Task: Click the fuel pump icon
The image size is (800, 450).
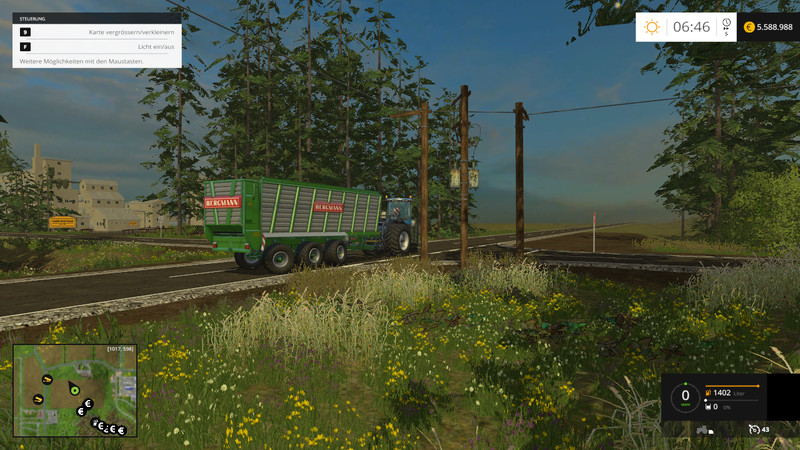Action: click(x=710, y=393)
